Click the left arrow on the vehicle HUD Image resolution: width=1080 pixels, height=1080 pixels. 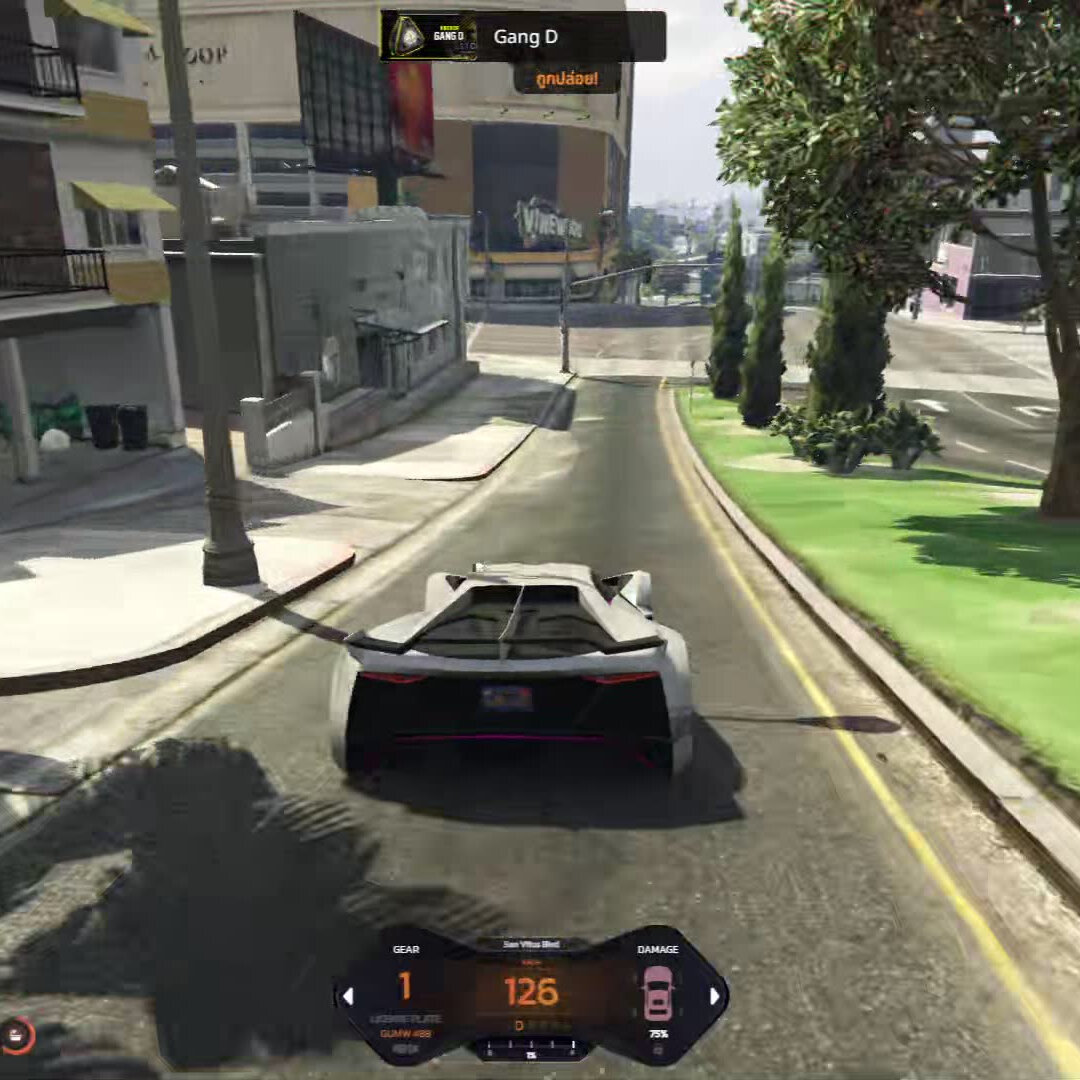pyautogui.click(x=348, y=996)
